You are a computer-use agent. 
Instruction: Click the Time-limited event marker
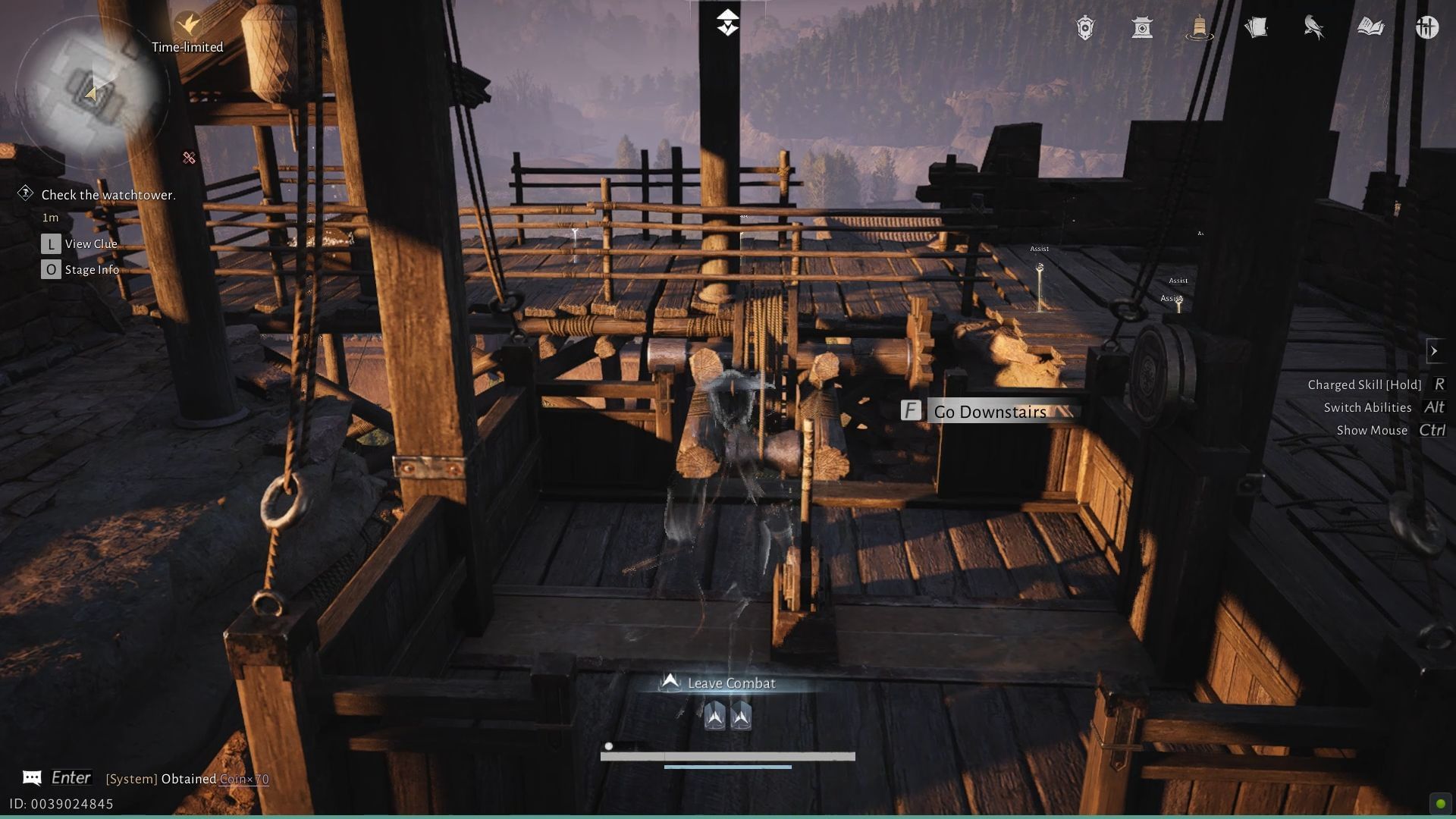[x=187, y=23]
